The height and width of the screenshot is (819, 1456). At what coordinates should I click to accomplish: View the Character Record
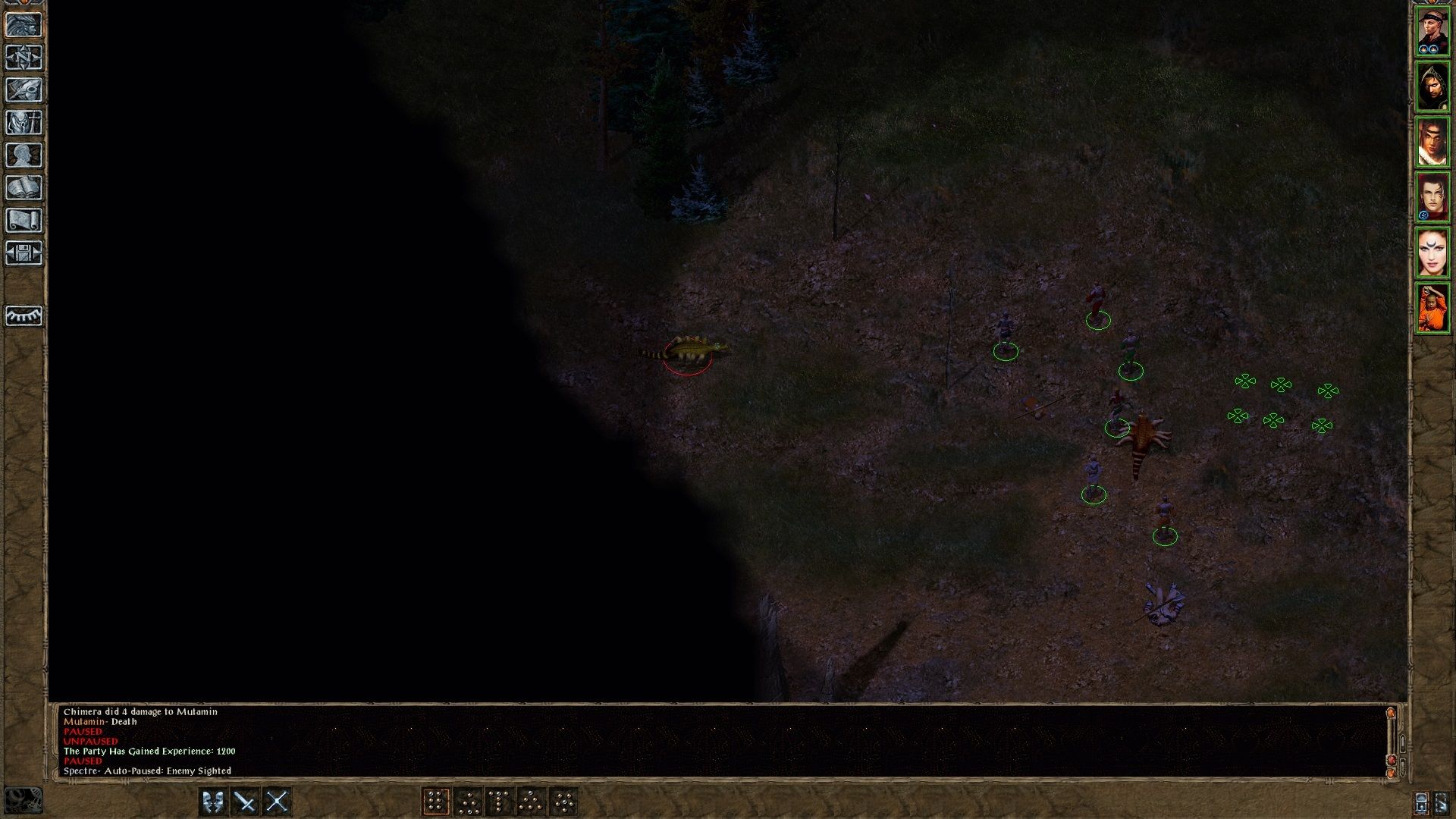24,153
